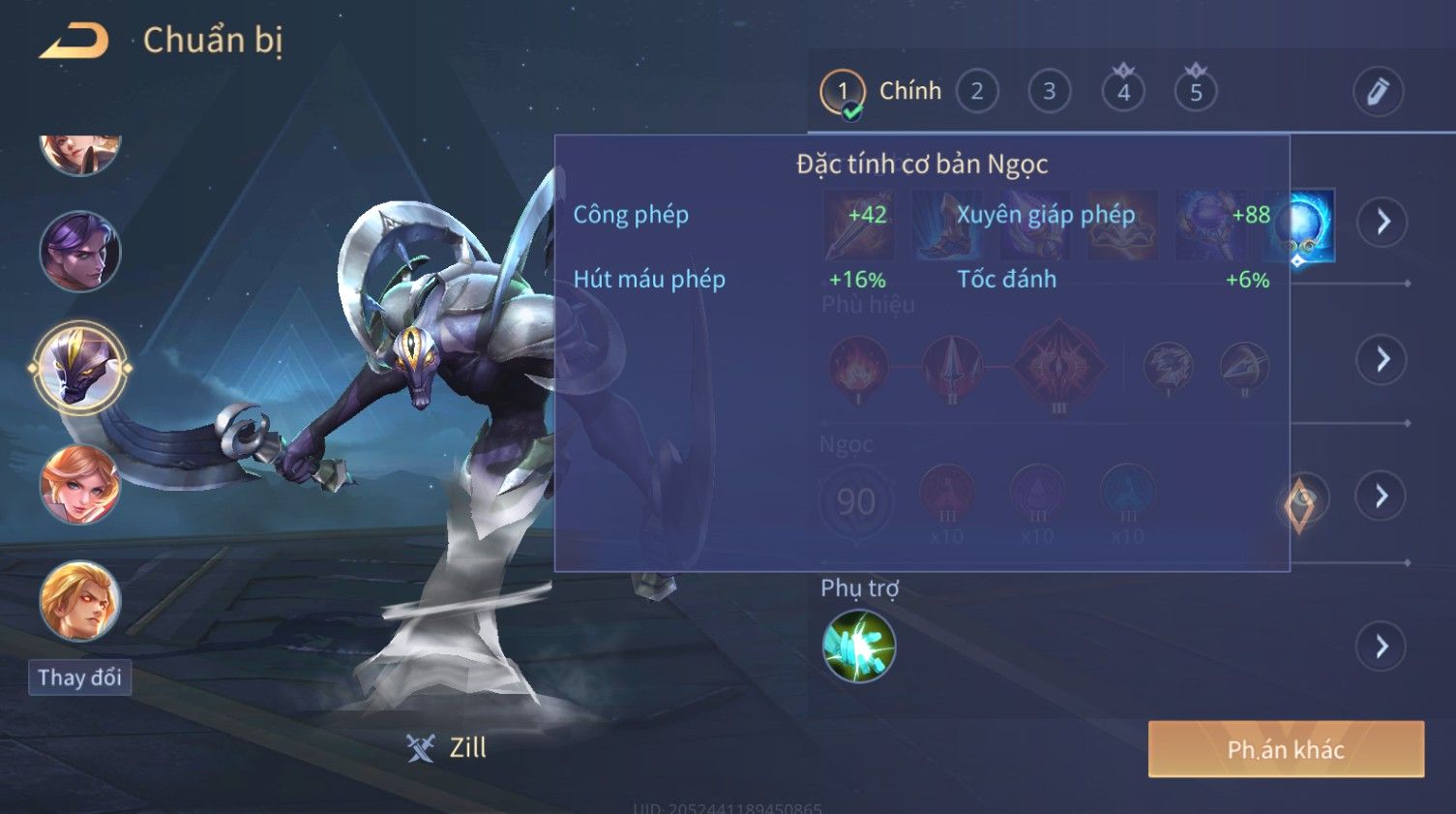Select the Phụ trợ support skill icon
This screenshot has height=814, width=1456.
(x=859, y=647)
